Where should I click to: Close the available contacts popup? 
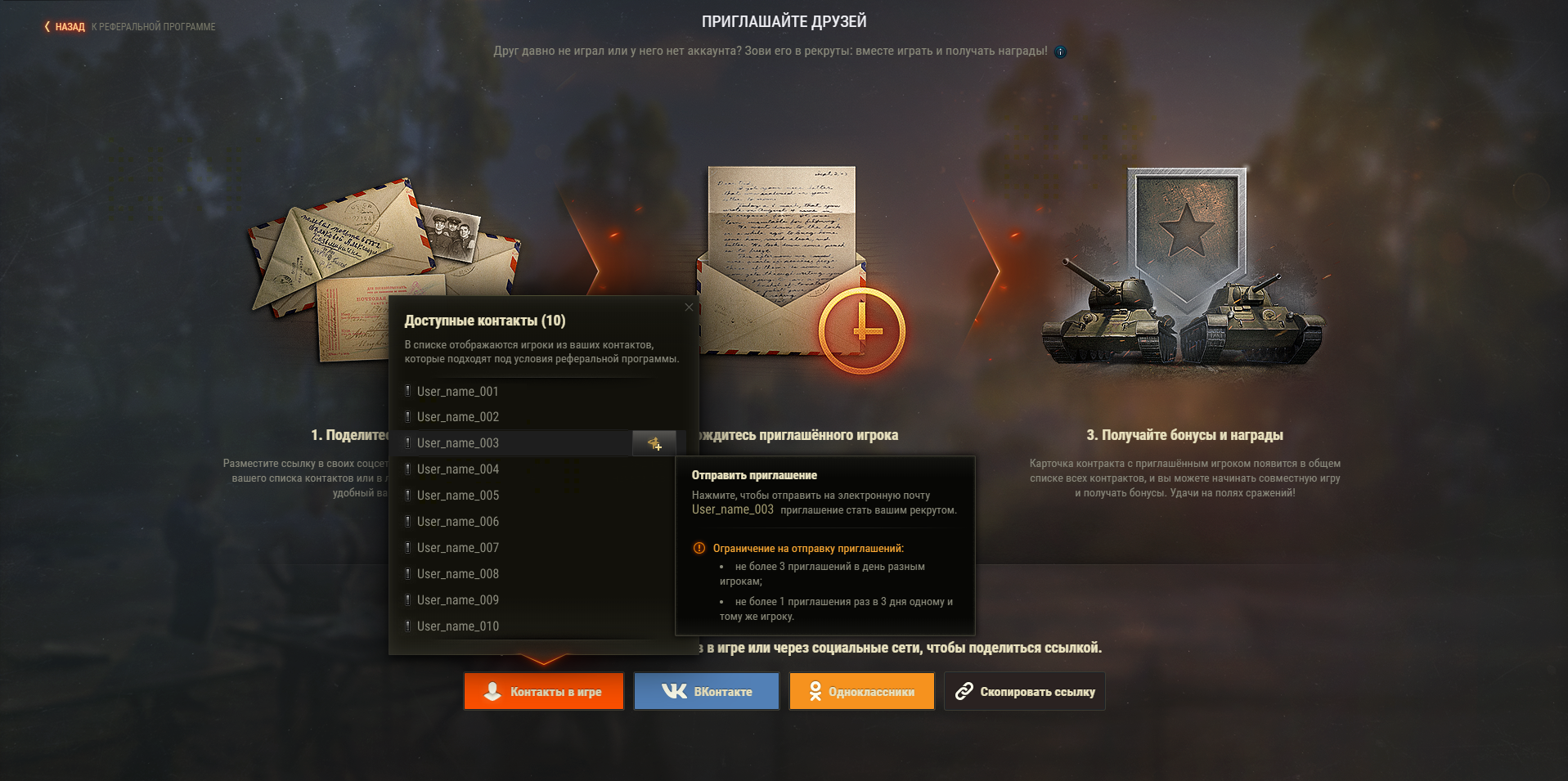pyautogui.click(x=689, y=307)
